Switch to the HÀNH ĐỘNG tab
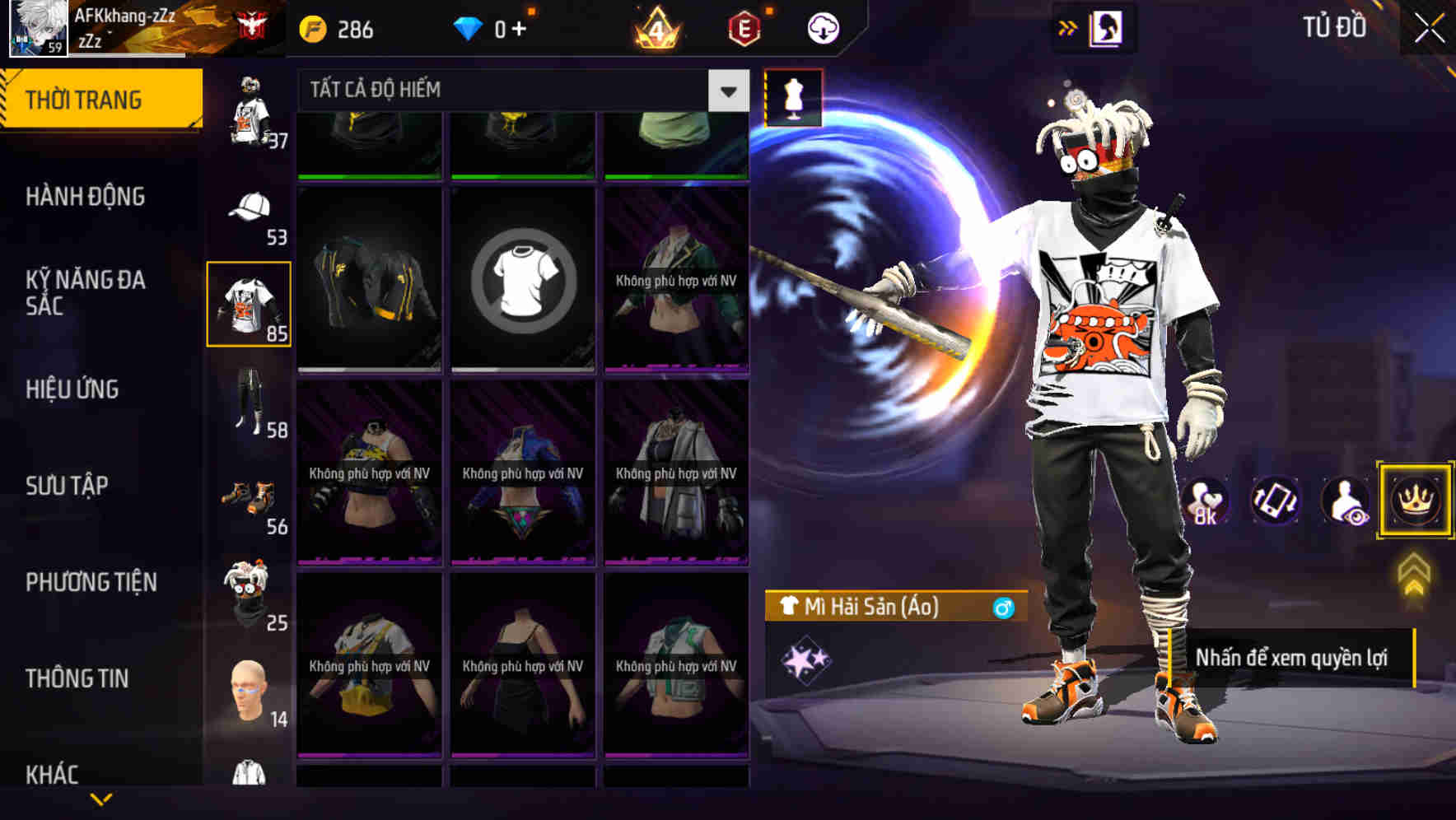The image size is (1456, 820). (86, 198)
